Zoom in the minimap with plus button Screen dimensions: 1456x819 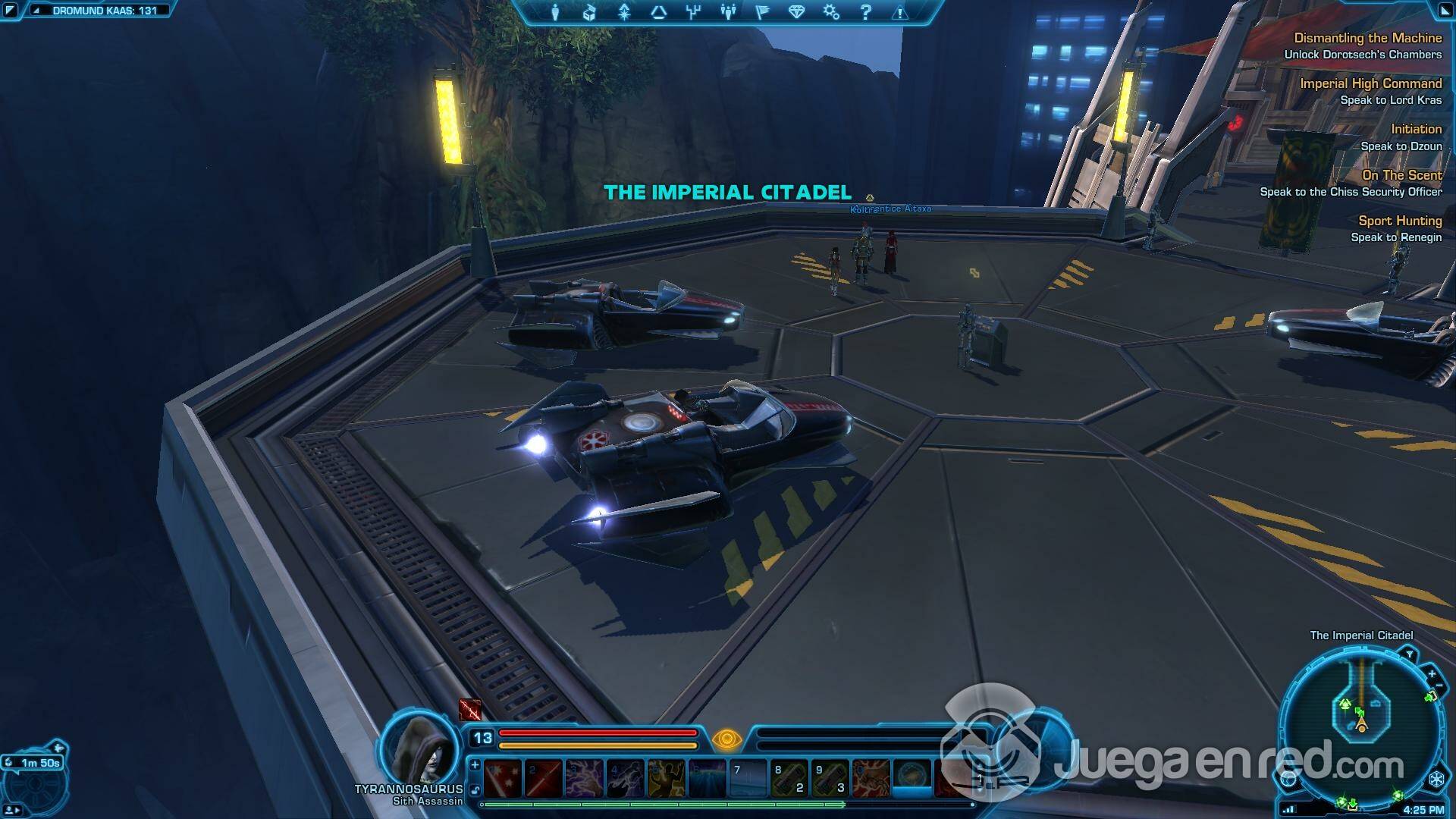1431,673
